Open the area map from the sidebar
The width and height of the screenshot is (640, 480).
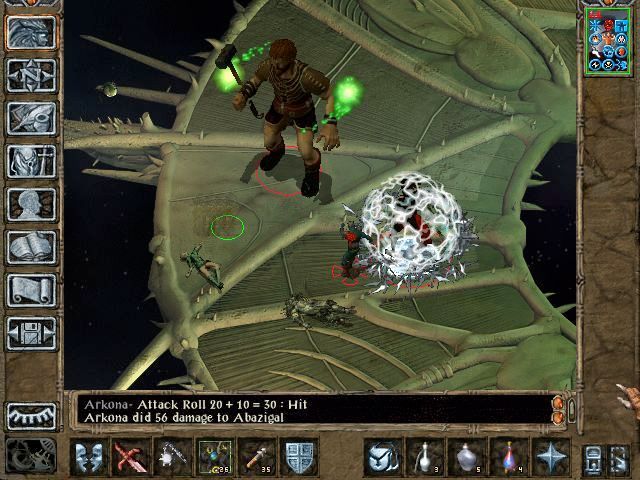click(x=31, y=74)
